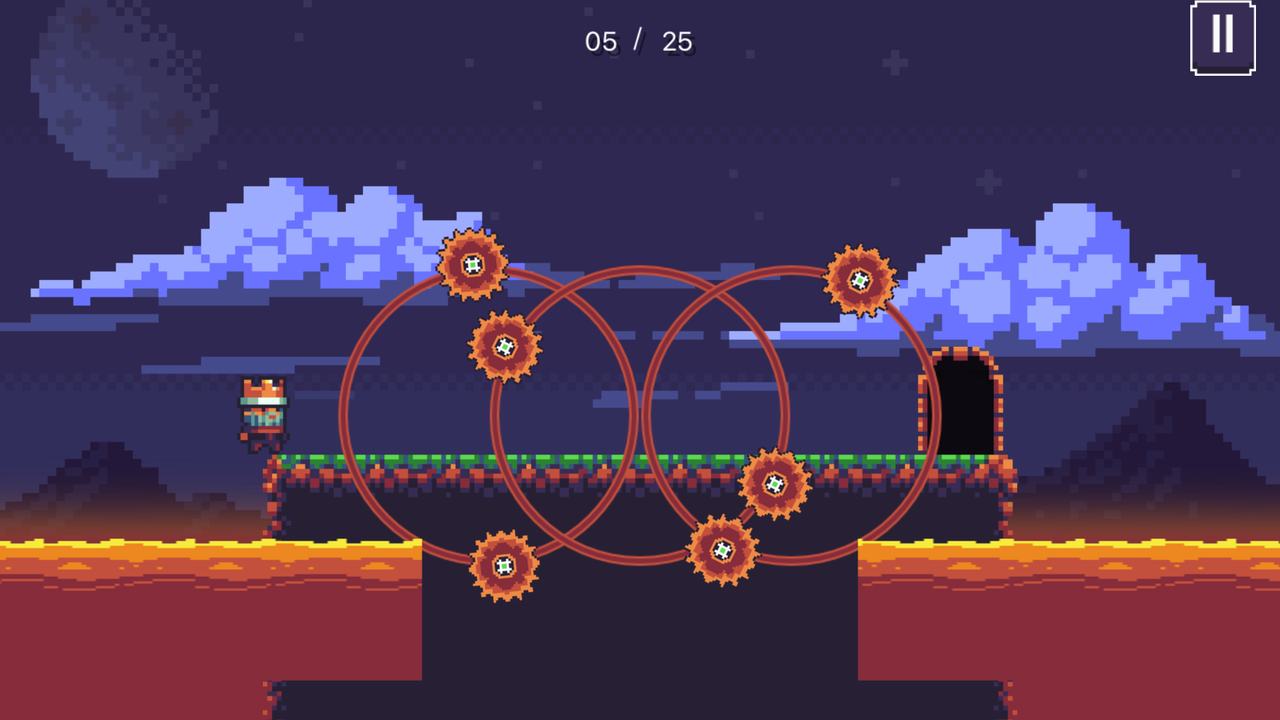1280x720 pixels.
Task: Click the pause icon in the top-right corner
Action: pos(1222,36)
